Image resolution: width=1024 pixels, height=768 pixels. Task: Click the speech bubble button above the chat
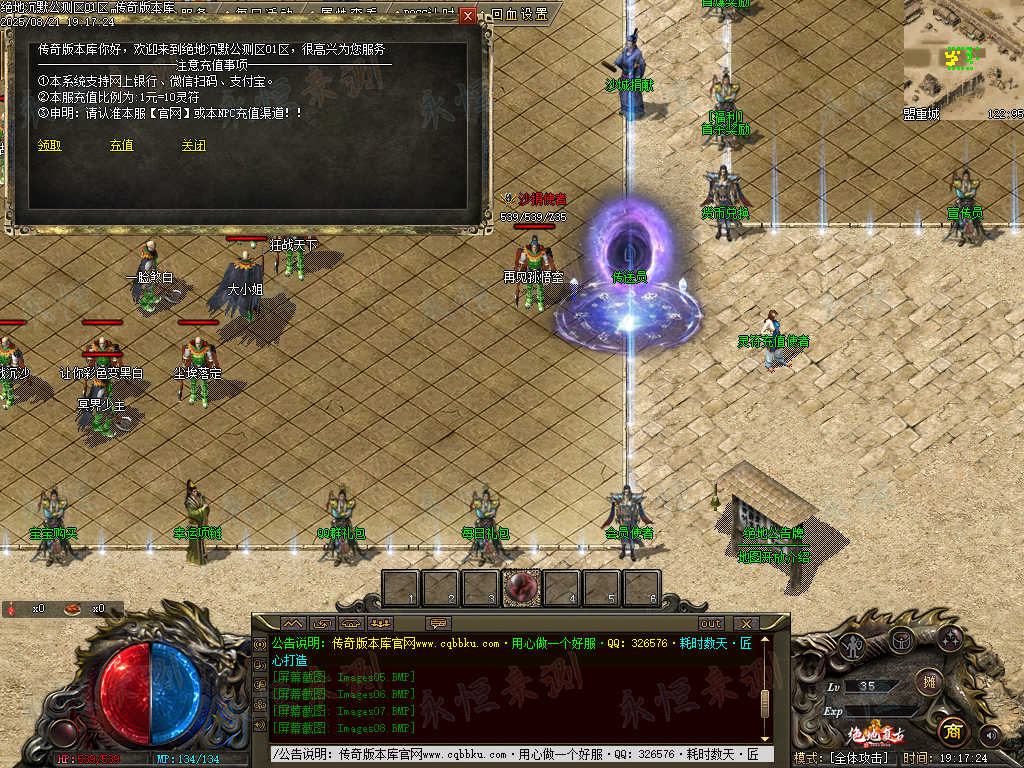click(438, 624)
